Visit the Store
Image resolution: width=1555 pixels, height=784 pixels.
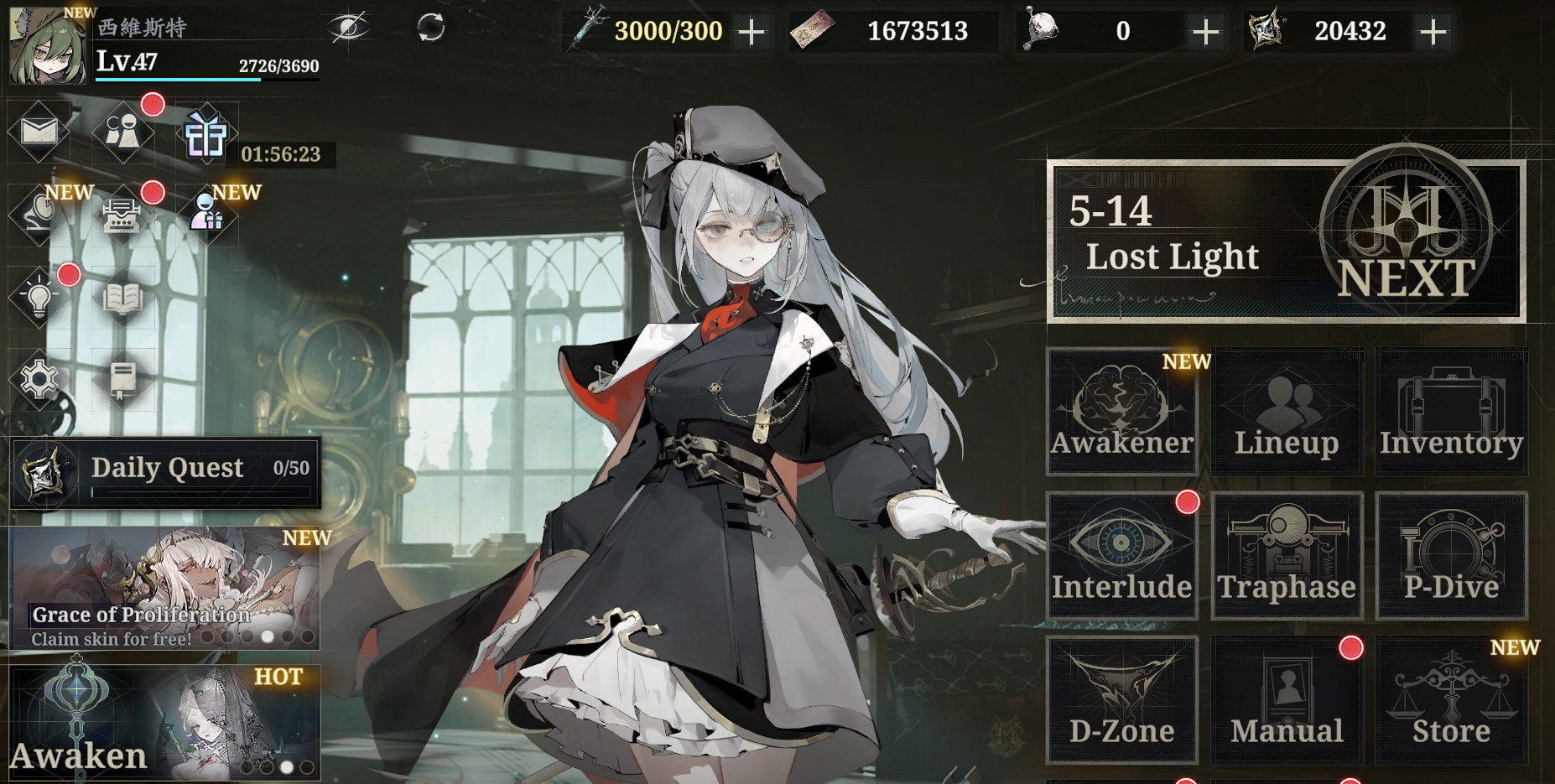click(1451, 700)
